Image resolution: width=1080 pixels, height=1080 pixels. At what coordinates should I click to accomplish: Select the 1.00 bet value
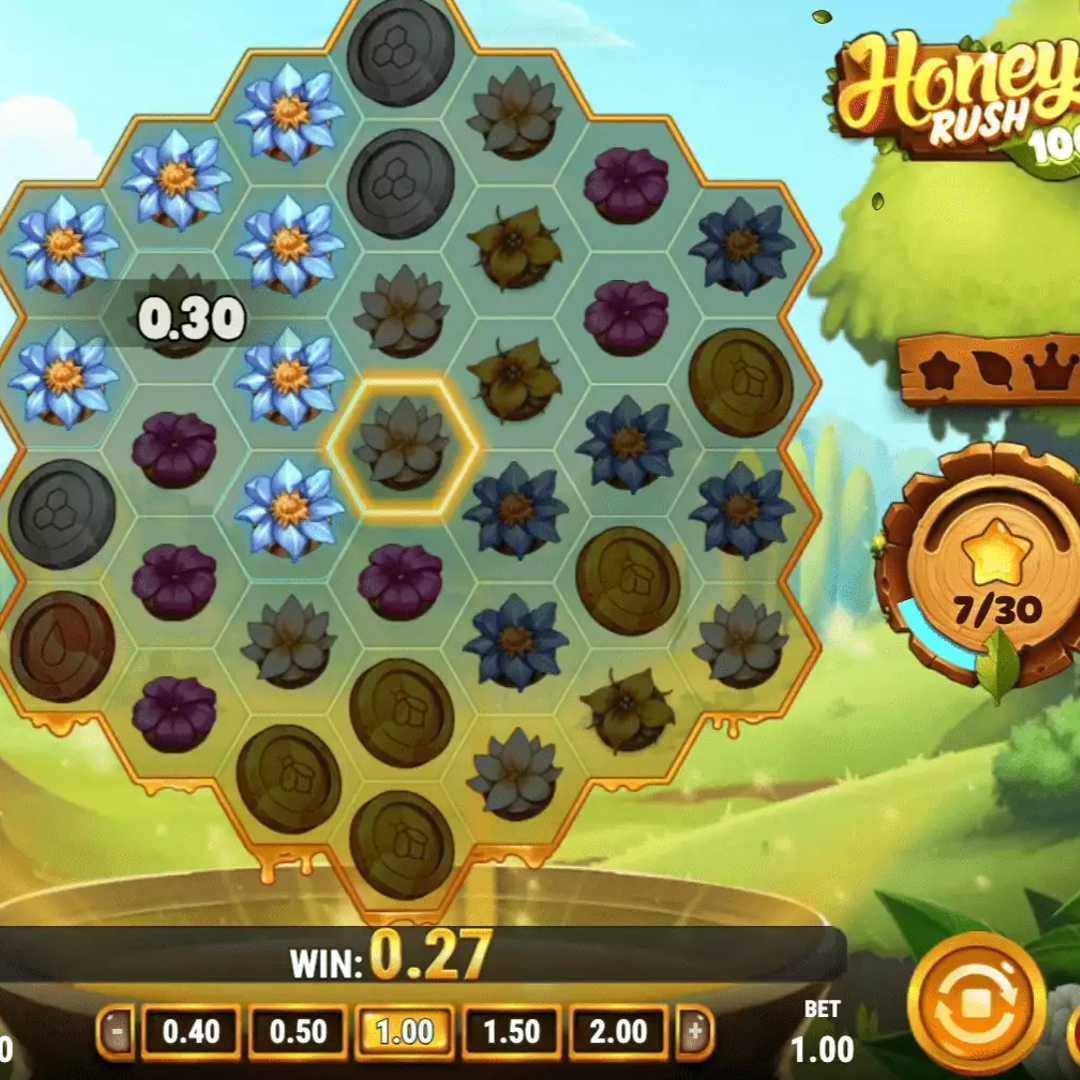pos(405,1031)
